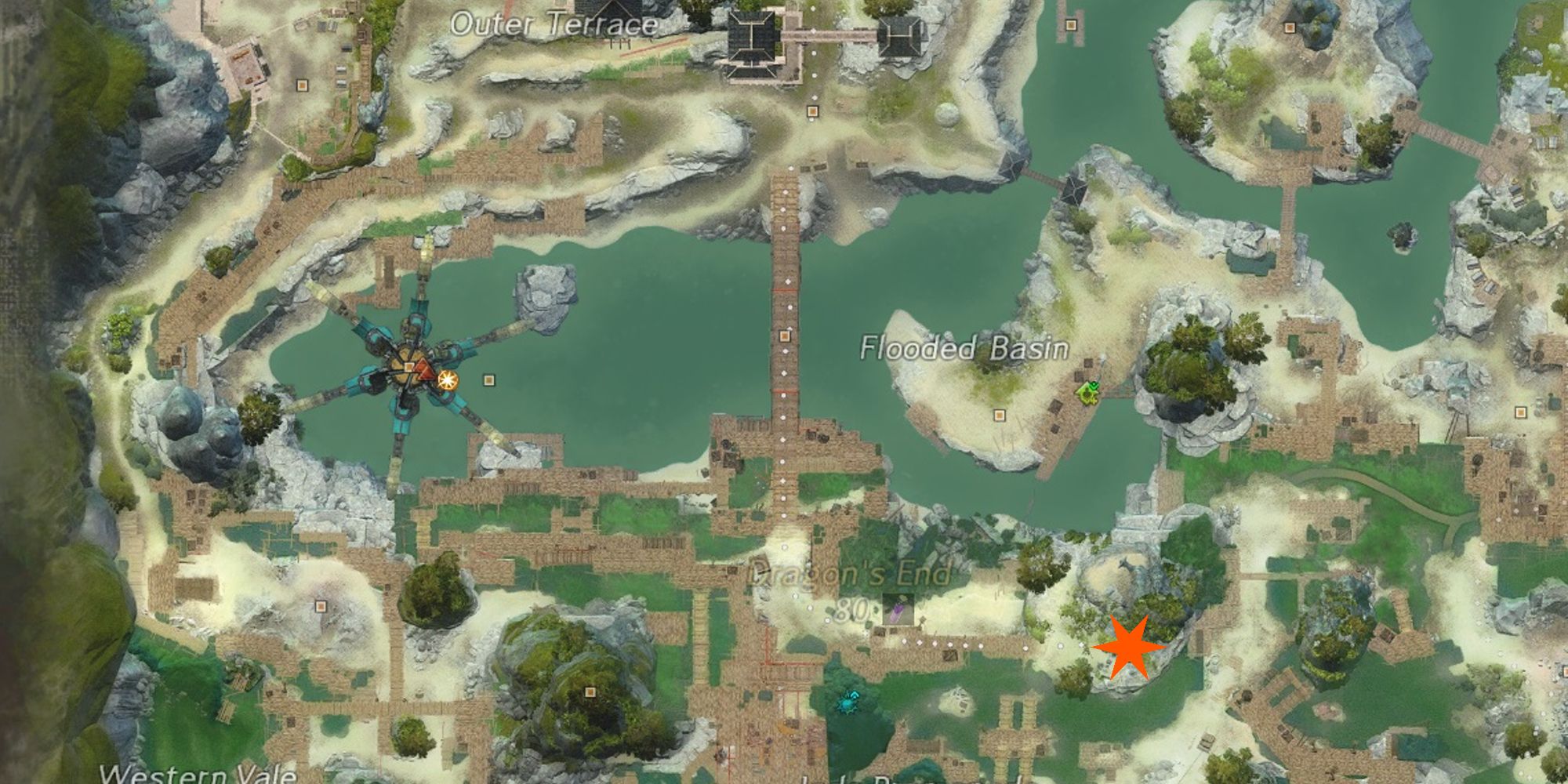Click the red vista triangle beside the waypoint

coord(424,372)
